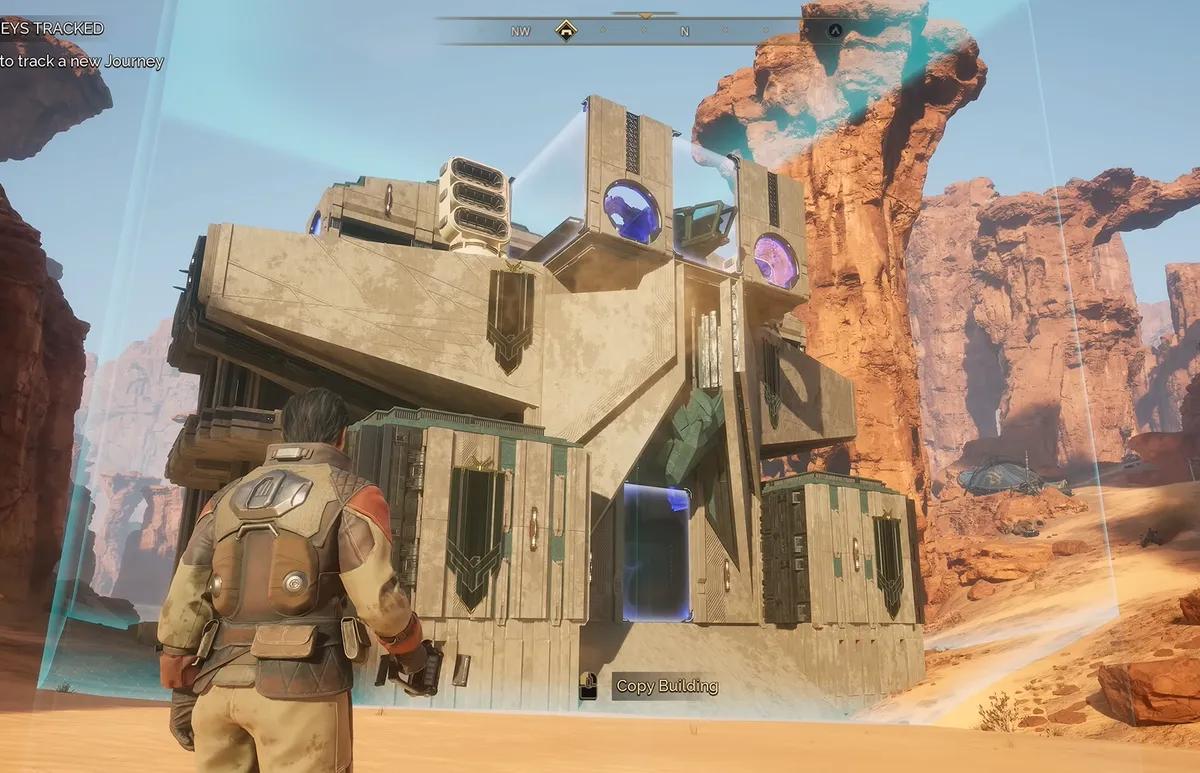Click the N heading on the compass
This screenshot has width=1200, height=773.
pyautogui.click(x=684, y=31)
